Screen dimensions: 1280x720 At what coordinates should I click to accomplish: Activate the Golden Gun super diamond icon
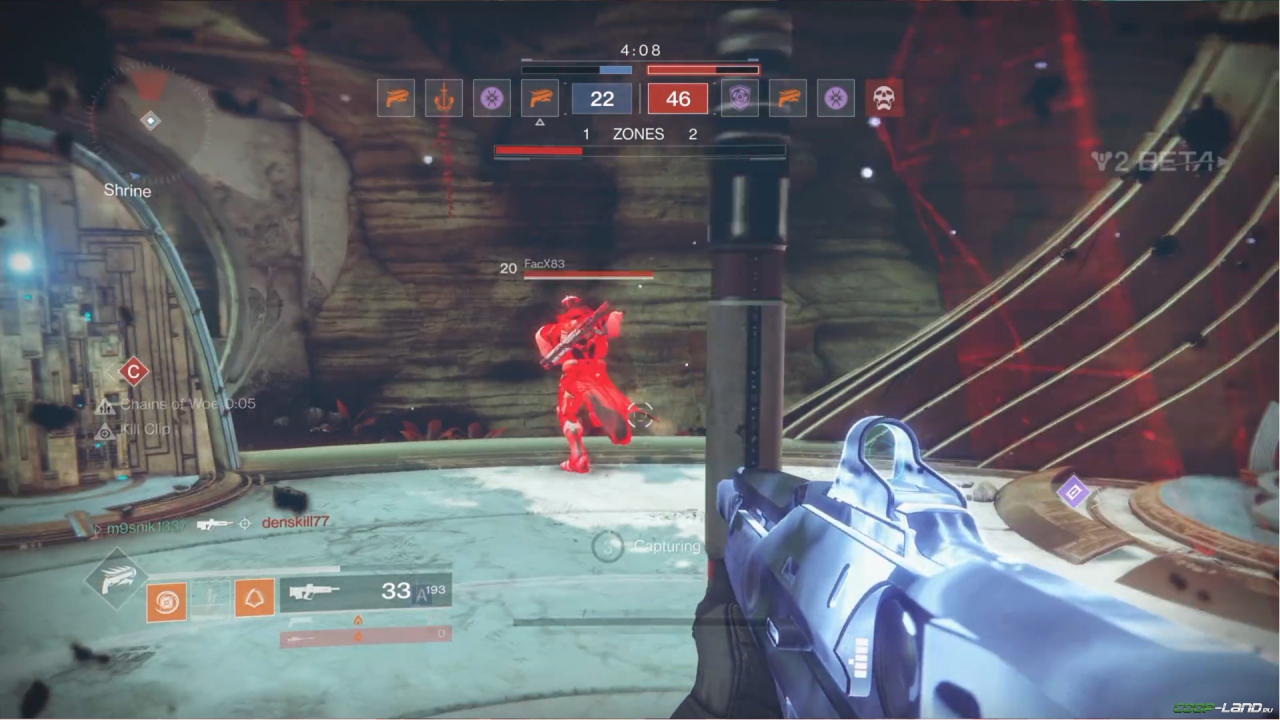tap(115, 580)
